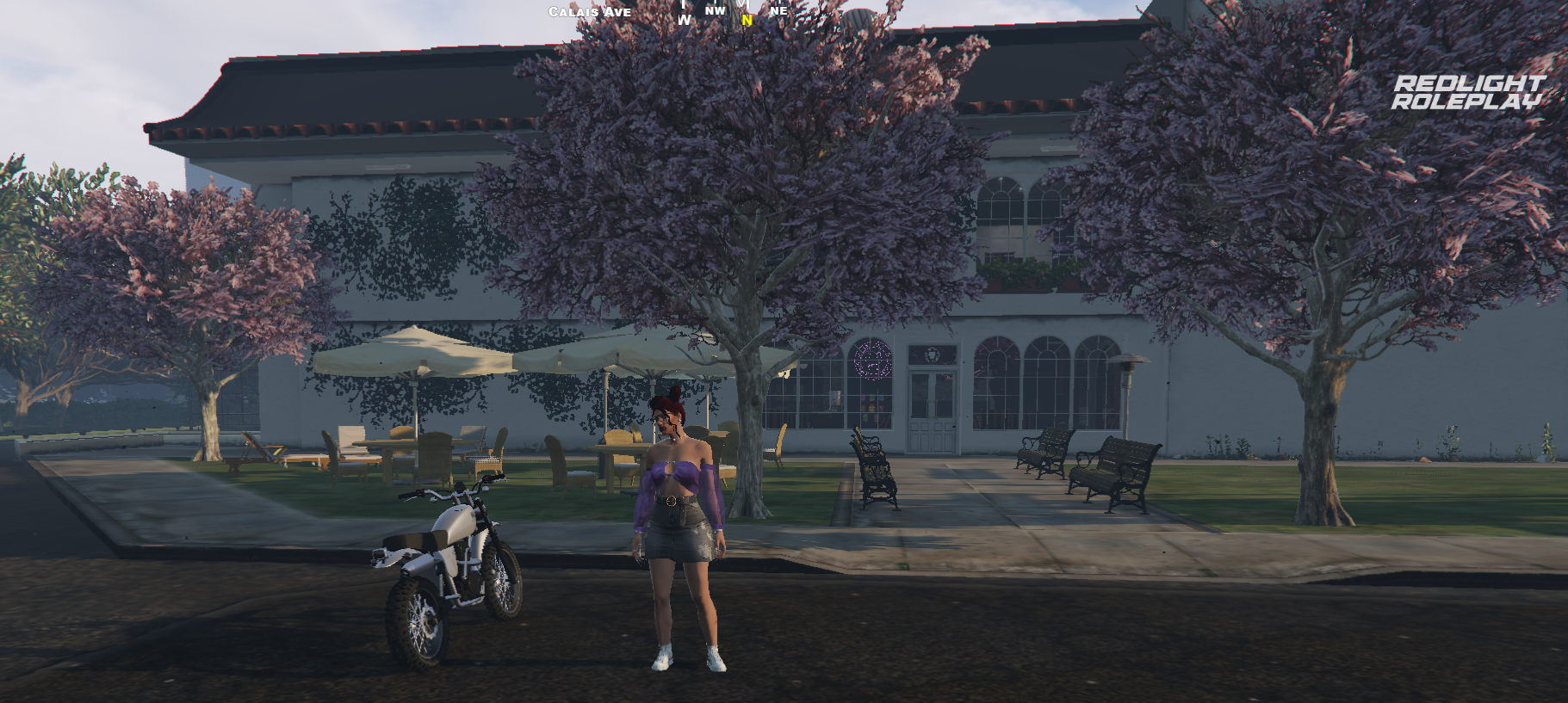Select the Redlight Roleplay server logo
Viewport: 1568px width, 703px height.
pos(1468,92)
